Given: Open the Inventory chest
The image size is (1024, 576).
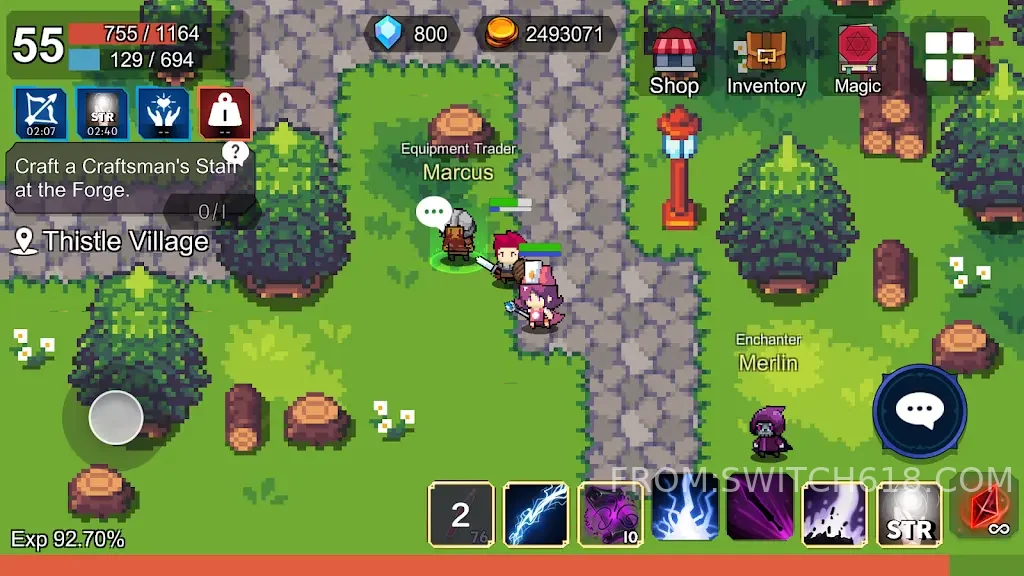Looking at the screenshot, I should coord(765,60).
